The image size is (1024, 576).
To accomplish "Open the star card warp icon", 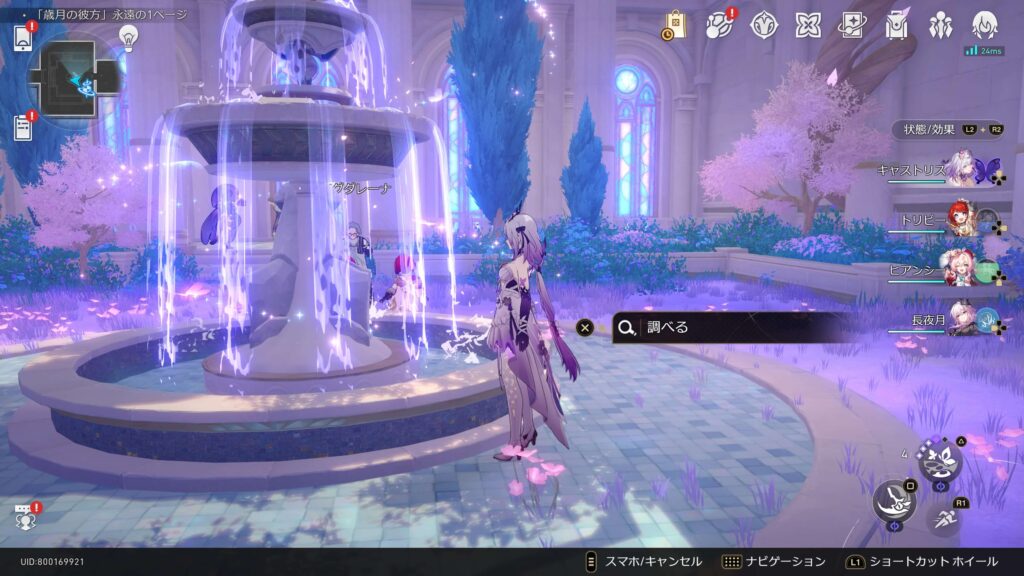I will (852, 25).
